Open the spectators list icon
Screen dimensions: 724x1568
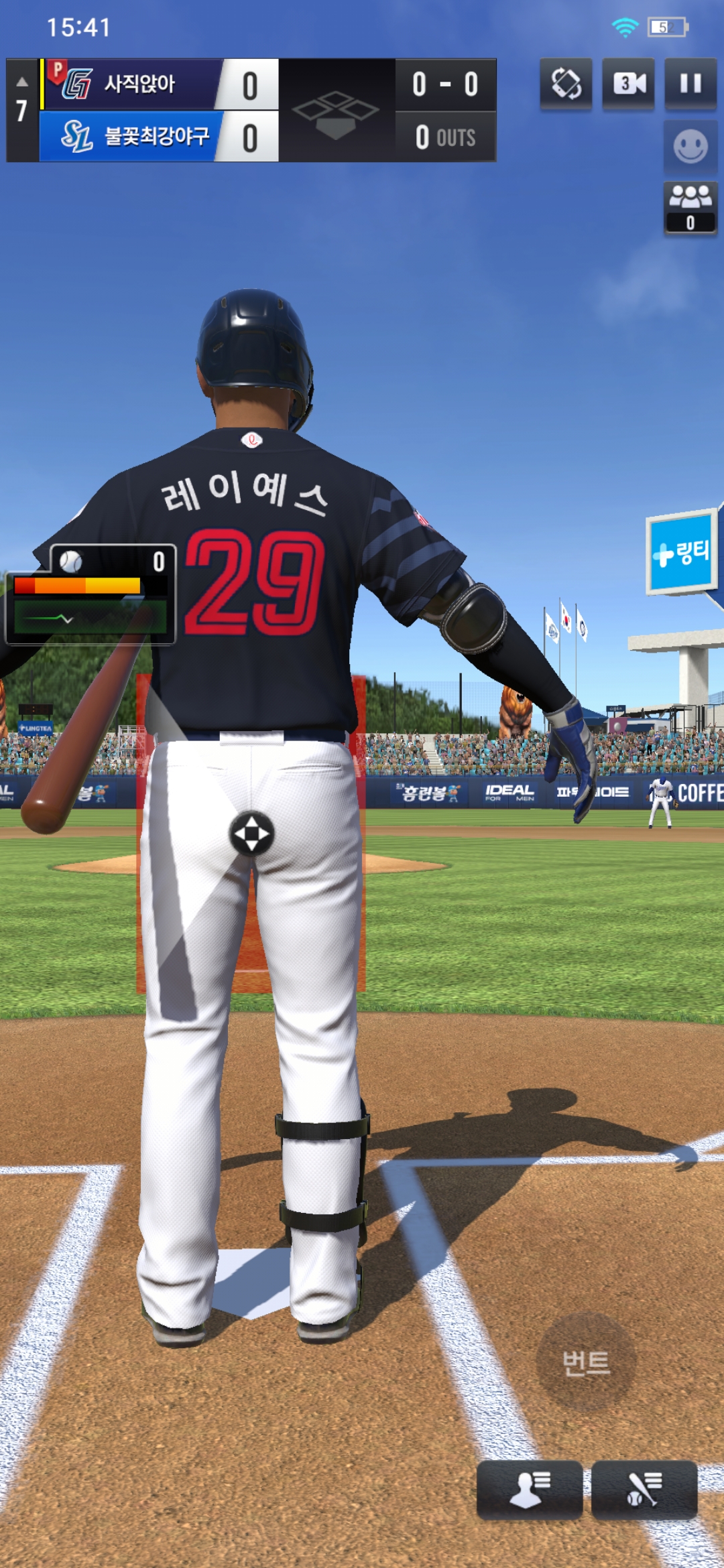click(x=690, y=207)
